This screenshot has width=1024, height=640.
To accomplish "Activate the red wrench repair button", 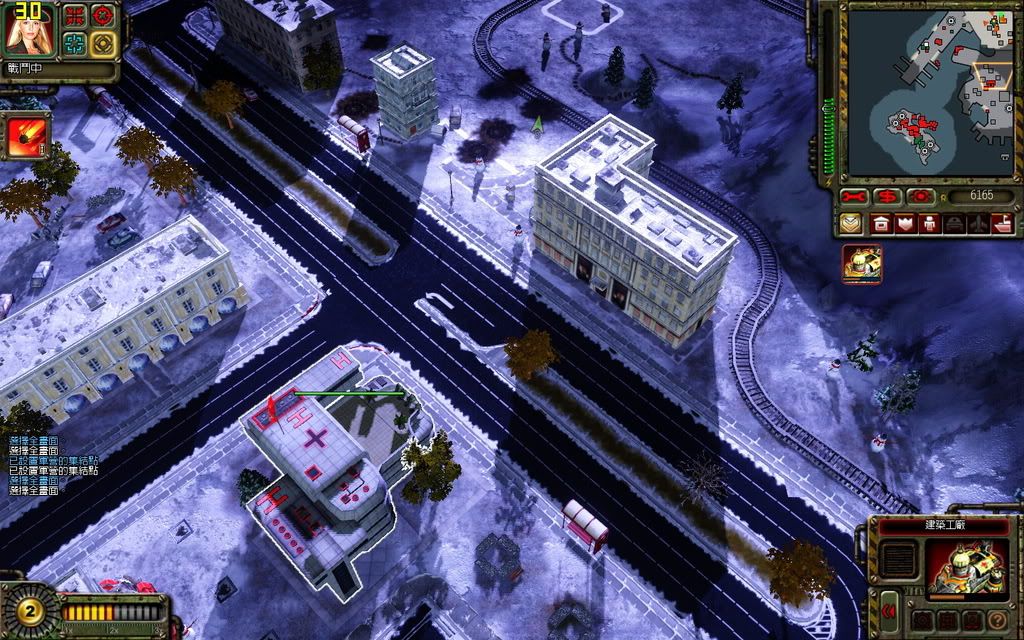I will (x=853, y=195).
